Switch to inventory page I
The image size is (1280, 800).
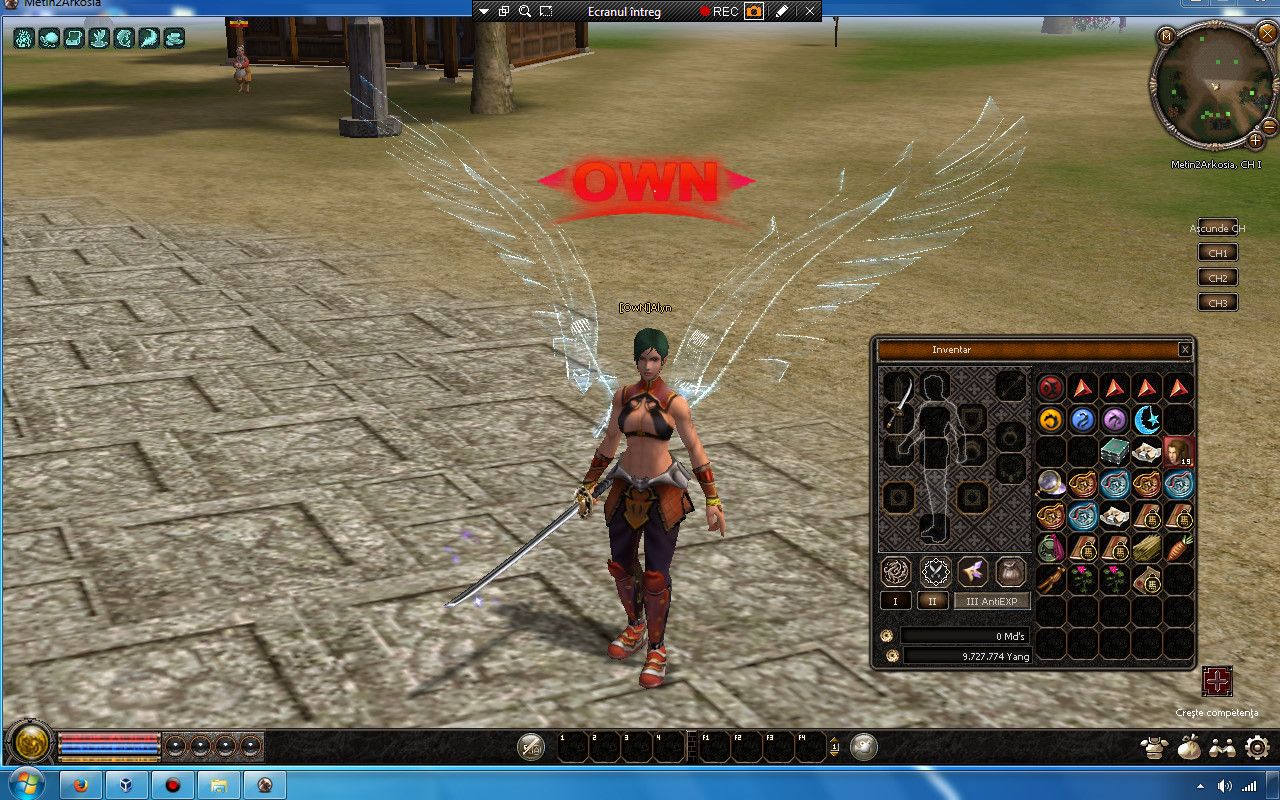coord(895,601)
